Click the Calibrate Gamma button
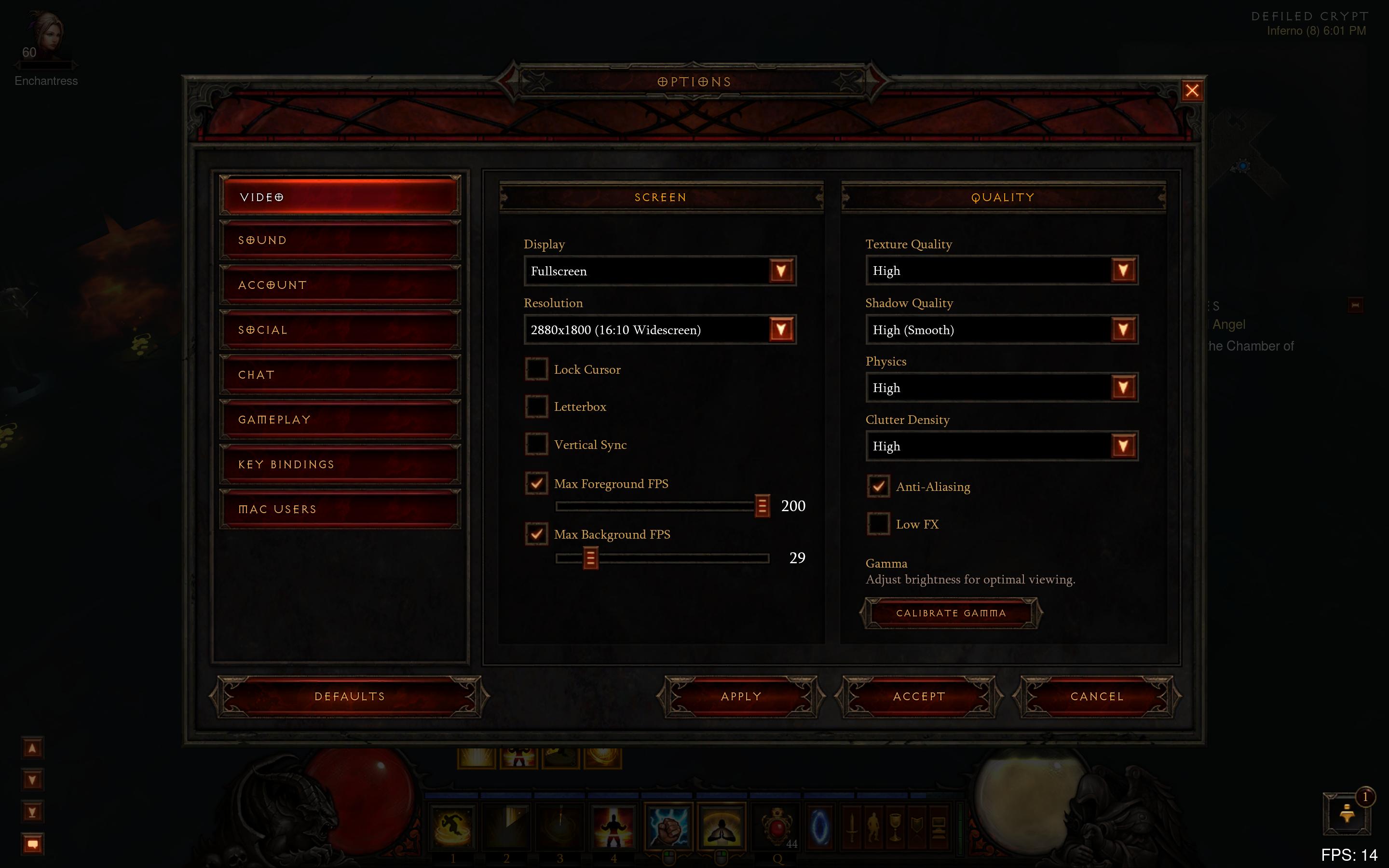The width and height of the screenshot is (1389, 868). click(x=951, y=613)
